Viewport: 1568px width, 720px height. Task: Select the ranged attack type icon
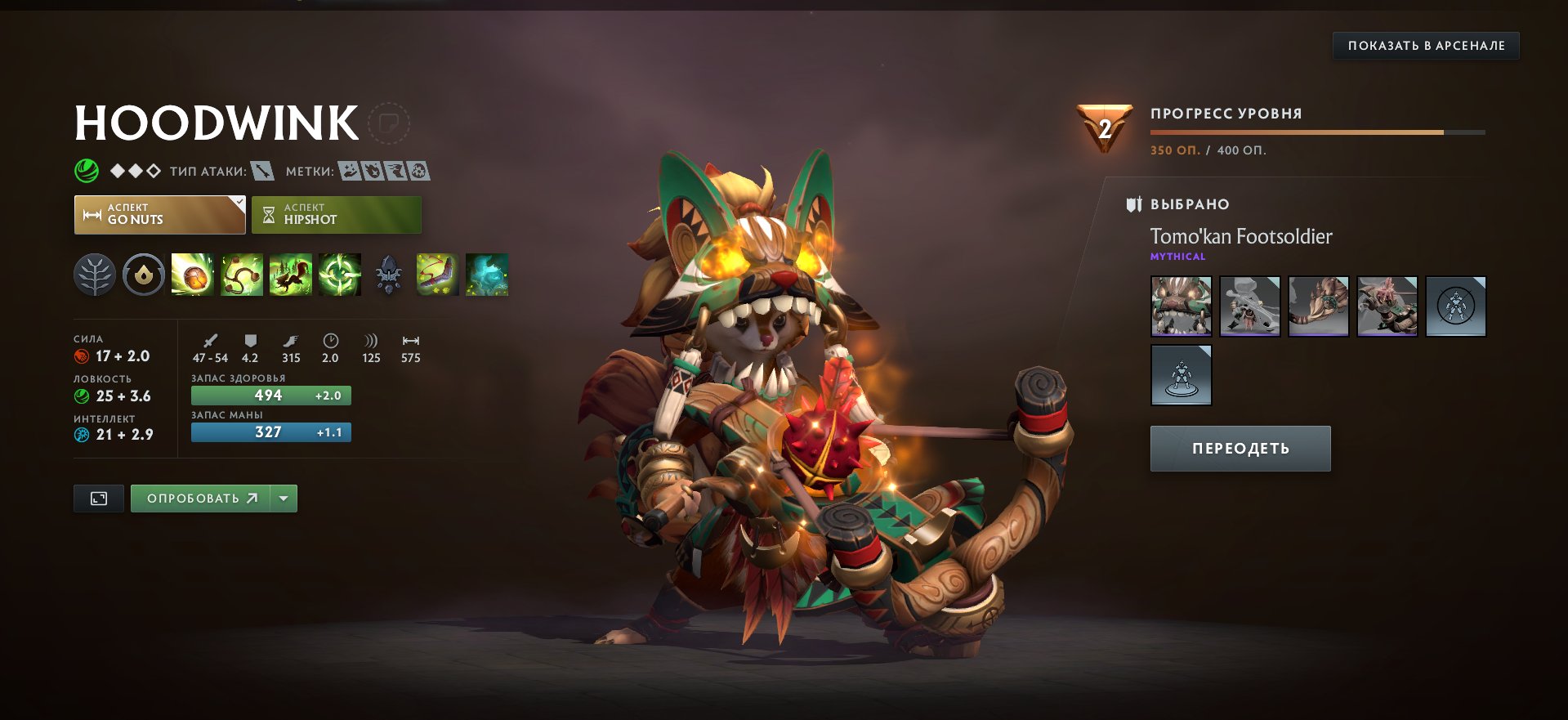264,172
